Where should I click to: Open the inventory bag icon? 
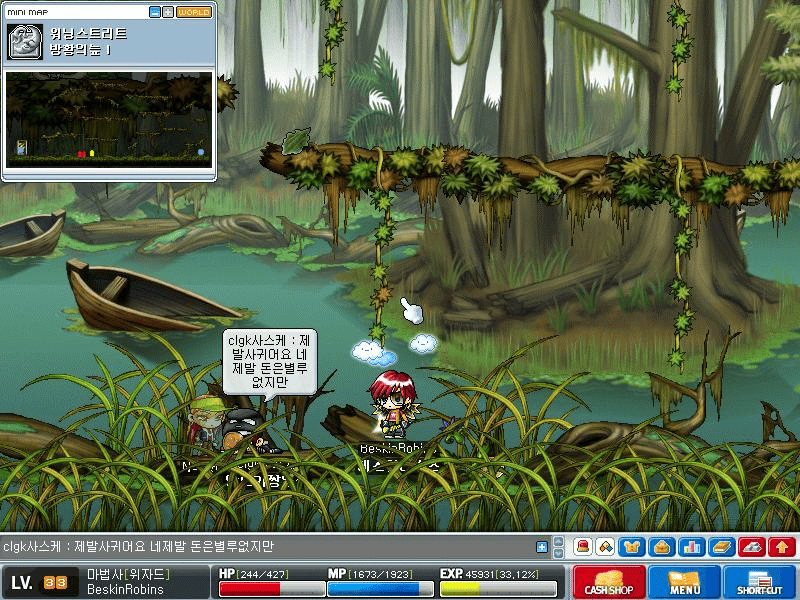[x=660, y=547]
